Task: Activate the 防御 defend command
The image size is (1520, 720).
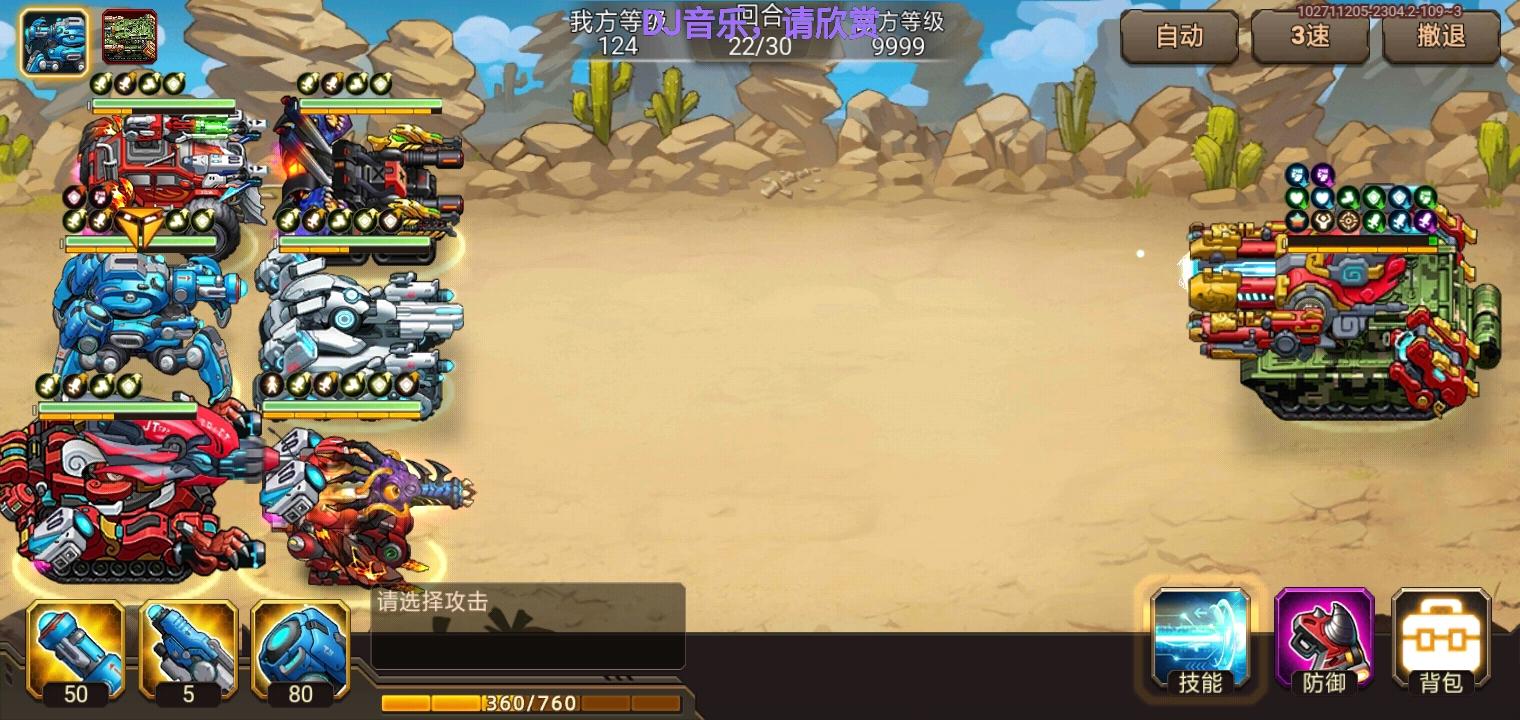Action: [x=1323, y=640]
